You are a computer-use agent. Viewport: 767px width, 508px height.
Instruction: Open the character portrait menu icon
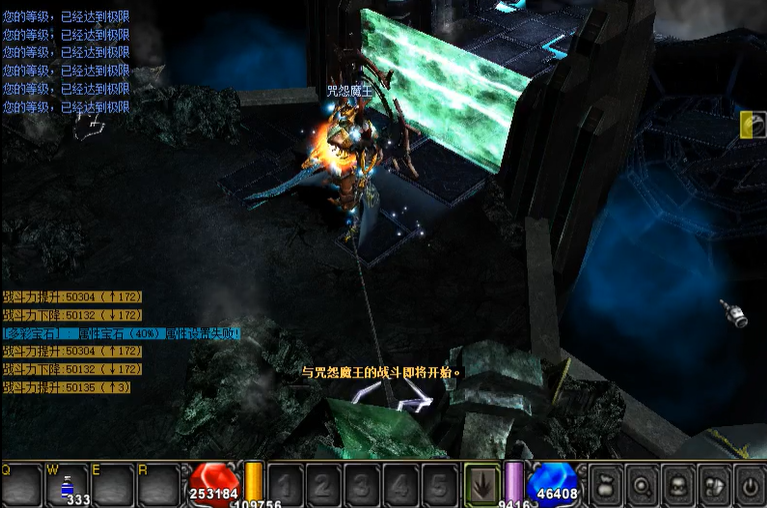pos(677,485)
